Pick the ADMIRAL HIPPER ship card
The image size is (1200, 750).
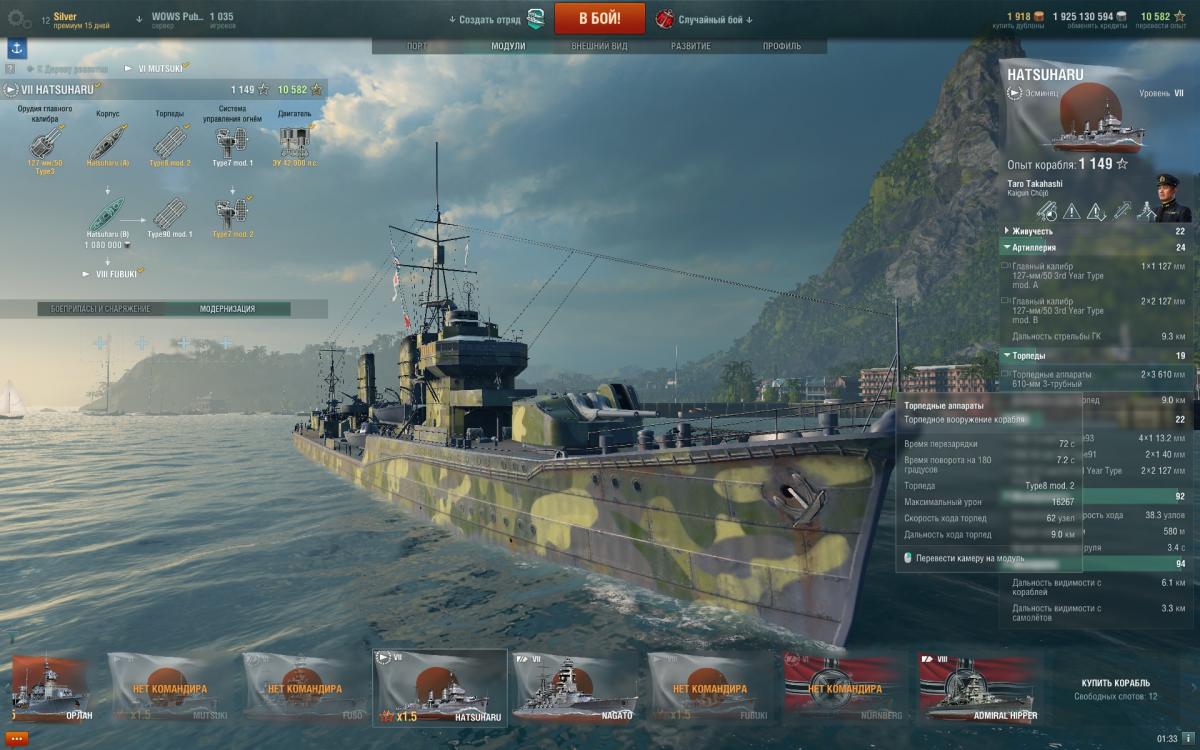tap(979, 686)
